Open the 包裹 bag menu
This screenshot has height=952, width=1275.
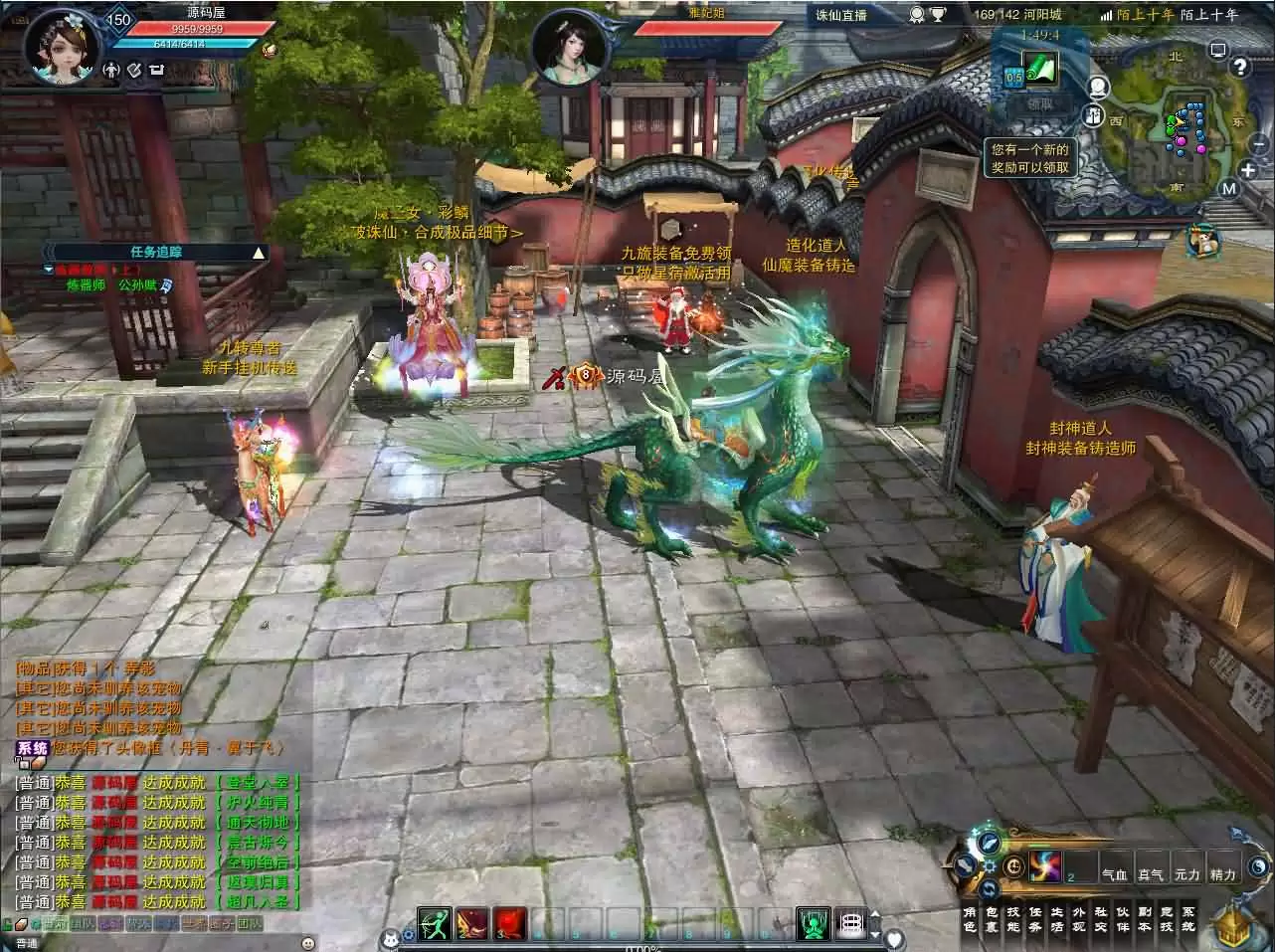pyautogui.click(x=993, y=918)
